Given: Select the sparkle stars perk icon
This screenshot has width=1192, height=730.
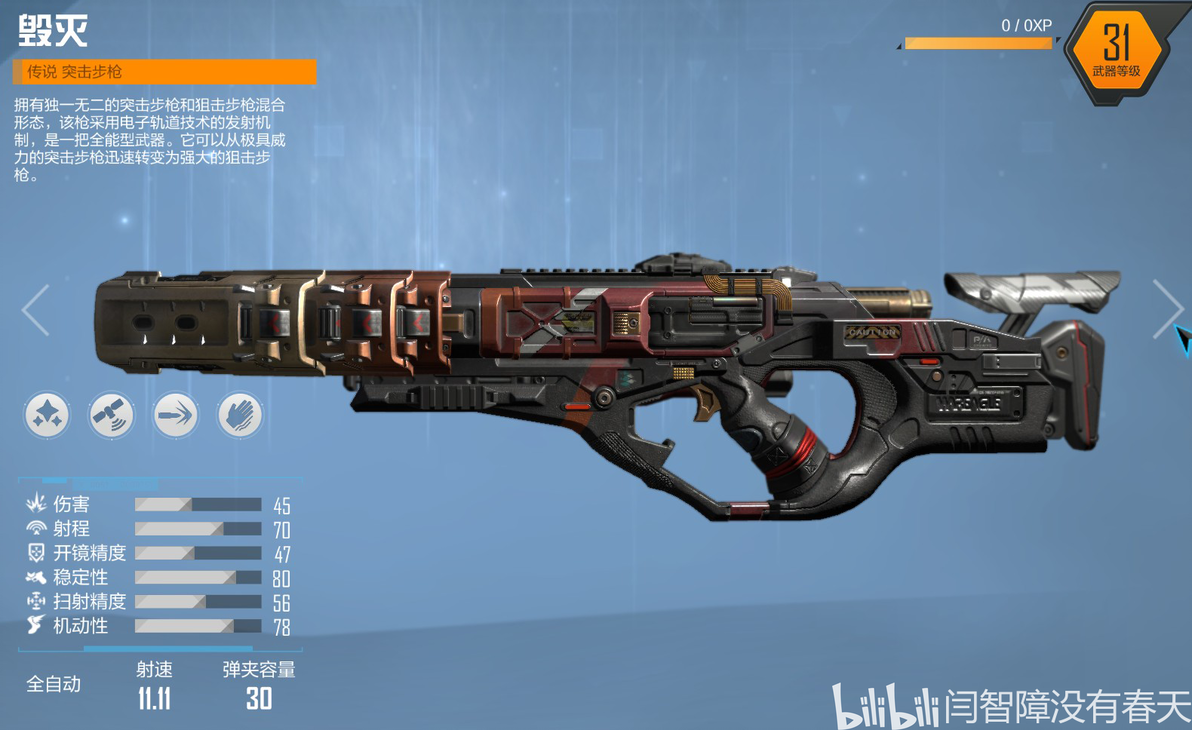Looking at the screenshot, I should (47, 414).
